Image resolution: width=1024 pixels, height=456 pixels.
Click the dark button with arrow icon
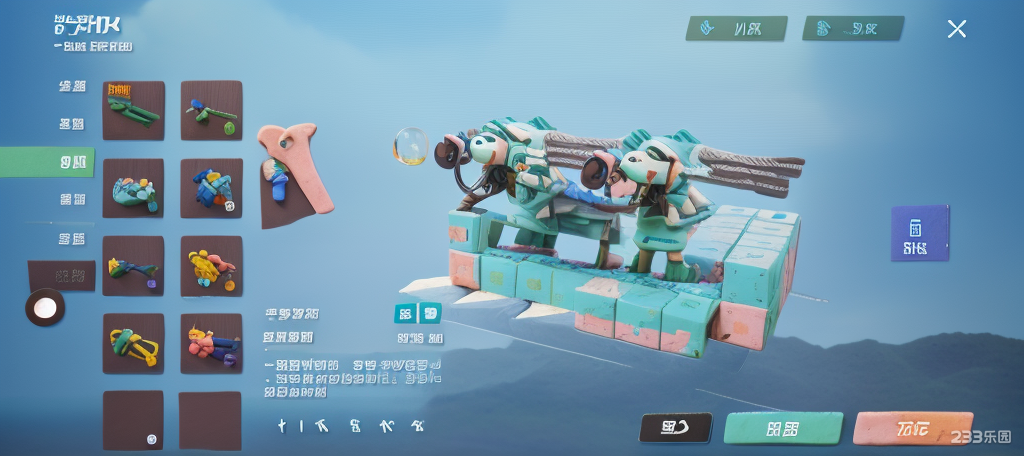[x=676, y=428]
